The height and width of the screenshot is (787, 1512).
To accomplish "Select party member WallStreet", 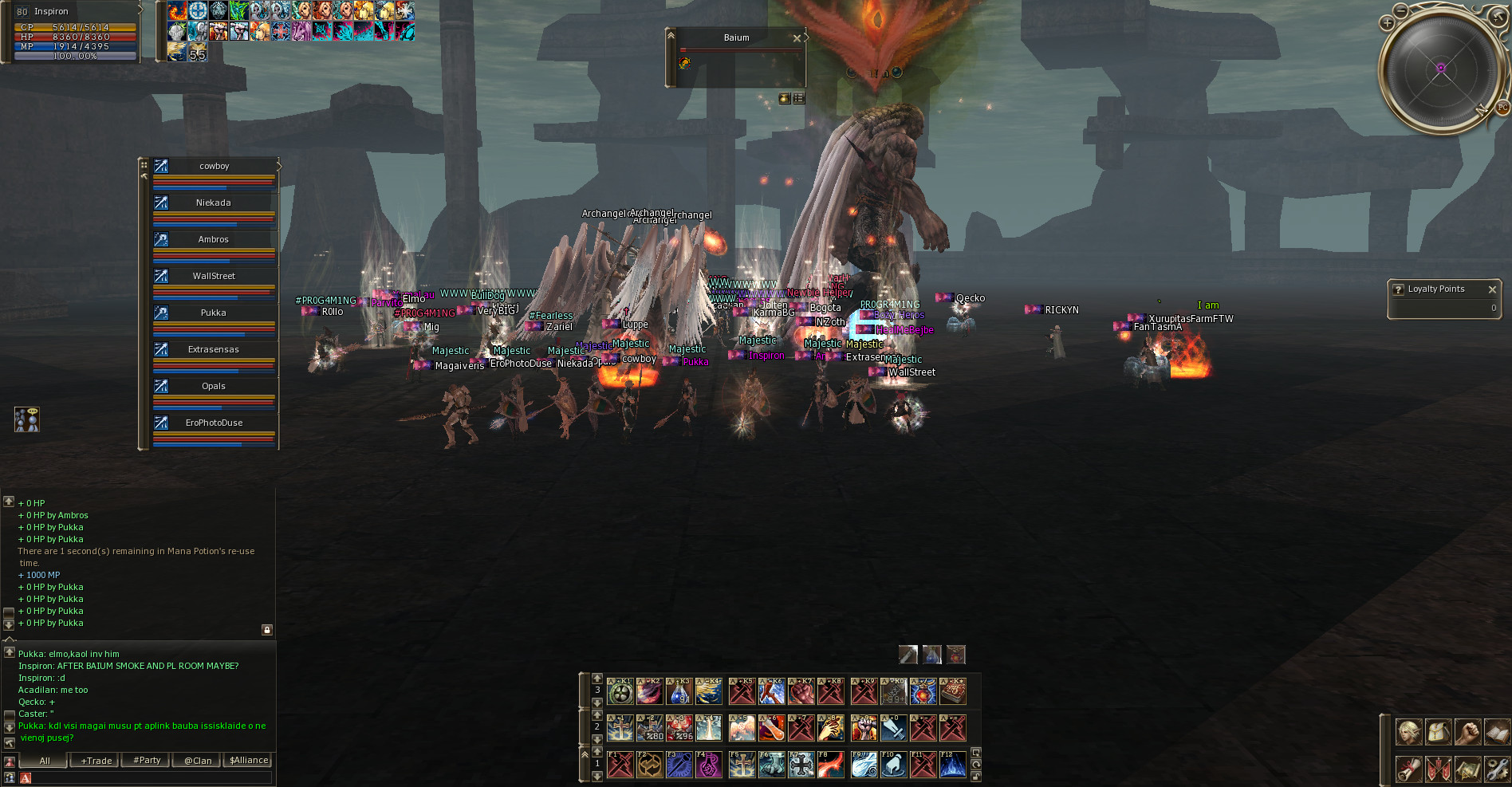I will (x=214, y=277).
